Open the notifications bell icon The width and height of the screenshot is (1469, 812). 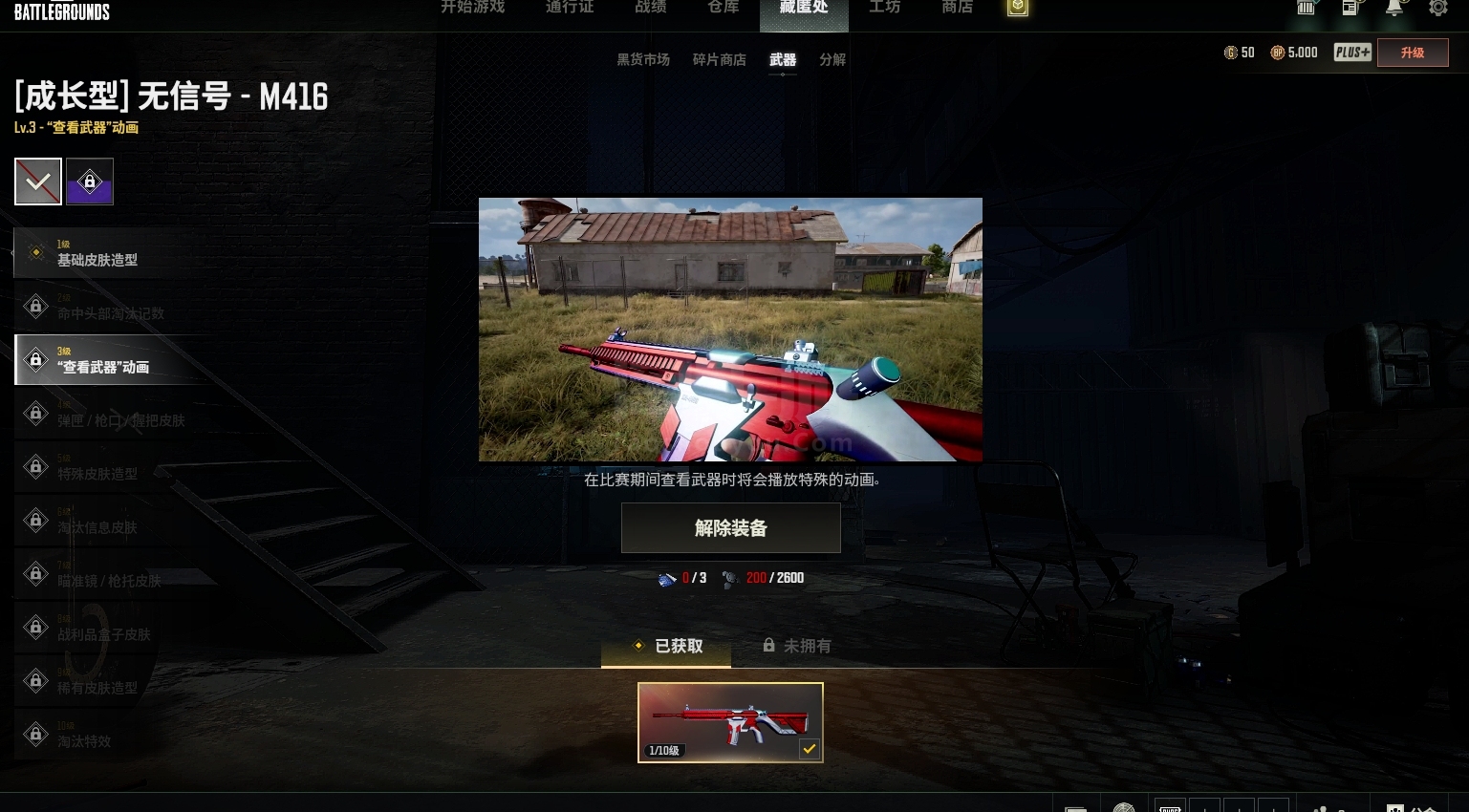pos(1394,9)
